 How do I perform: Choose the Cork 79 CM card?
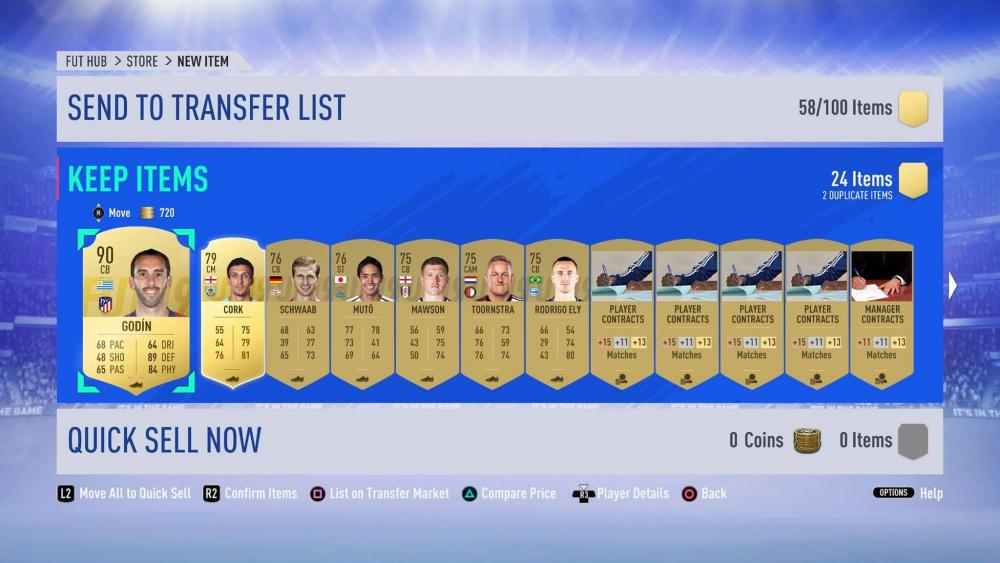233,312
